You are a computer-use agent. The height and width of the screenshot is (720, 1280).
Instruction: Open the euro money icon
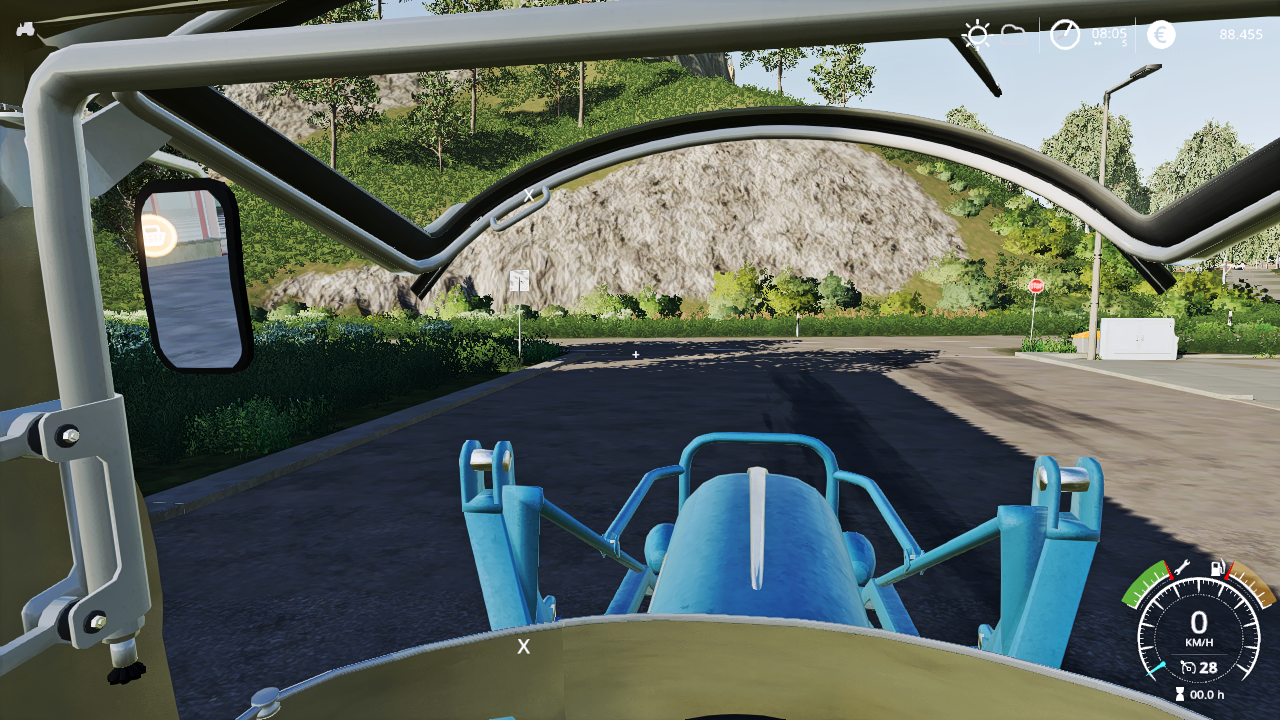[x=1161, y=35]
